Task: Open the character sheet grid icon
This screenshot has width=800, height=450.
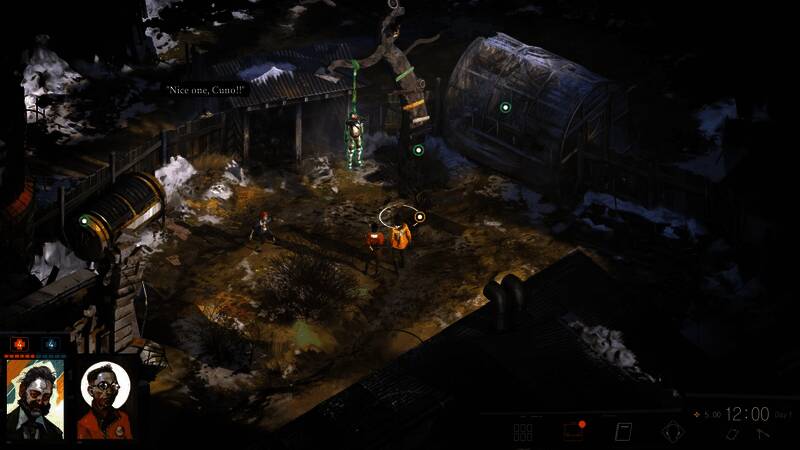Action: tap(523, 433)
